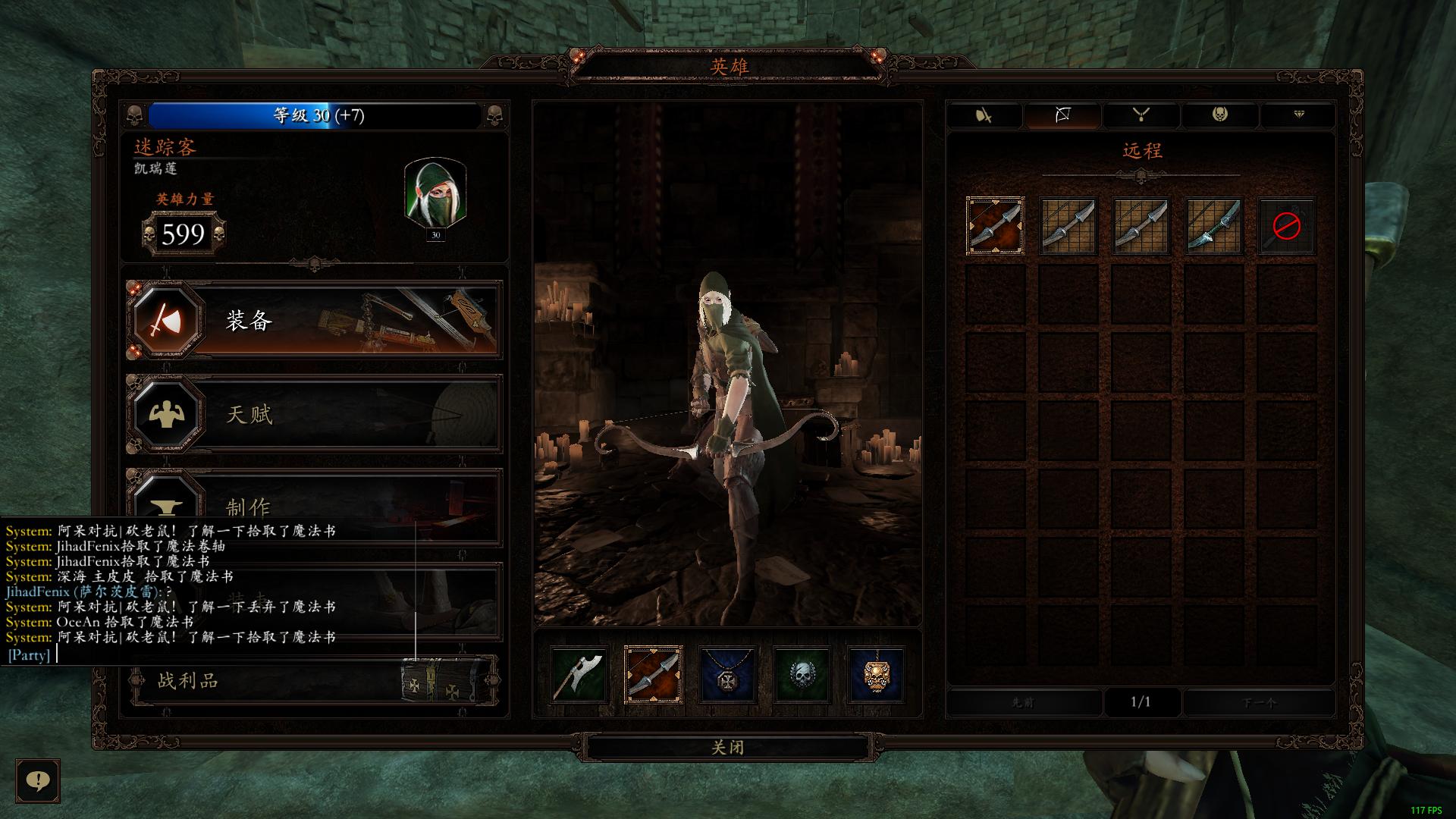Close the hero window with 关闭

tap(728, 747)
